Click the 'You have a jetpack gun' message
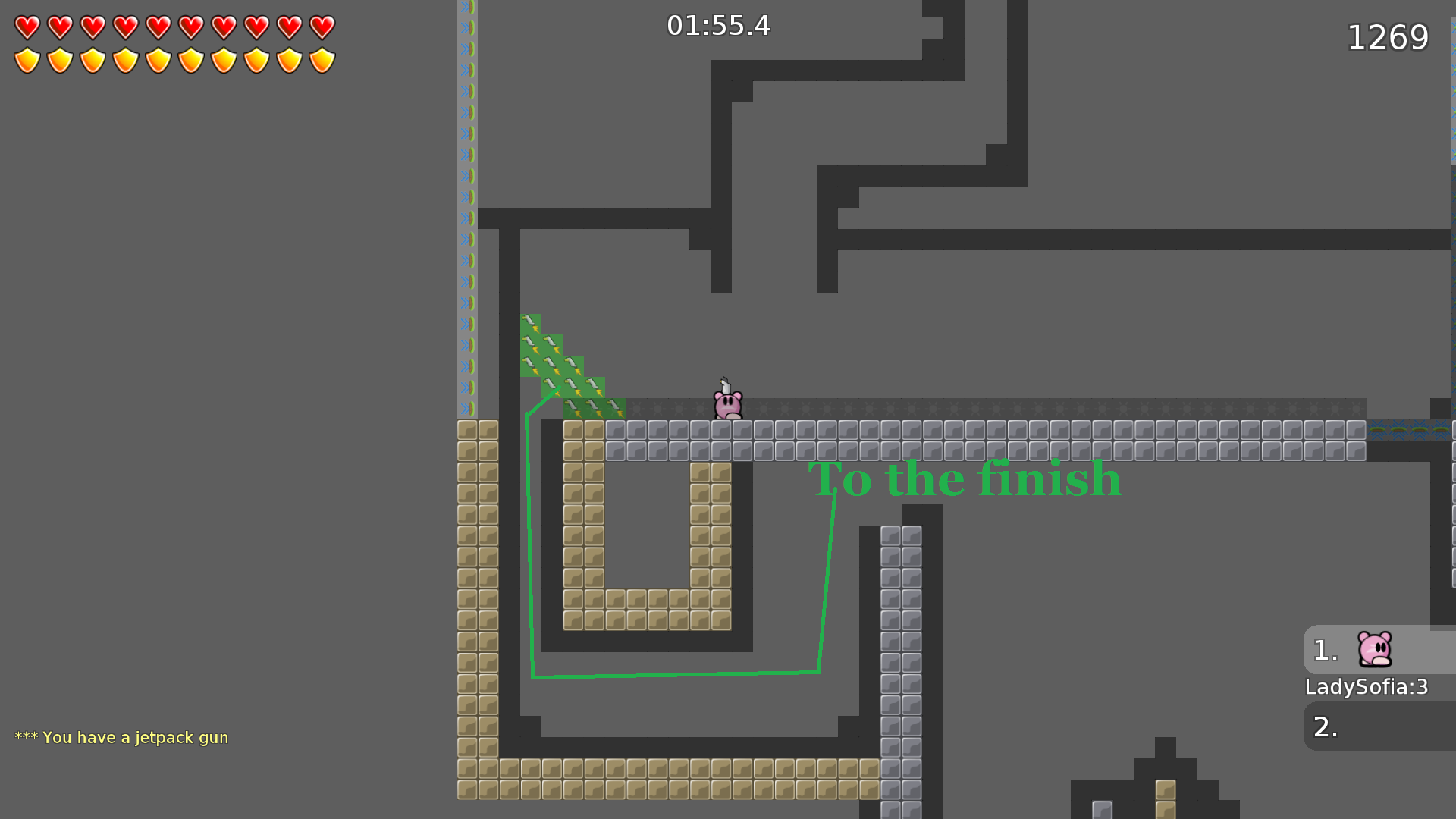 pyautogui.click(x=121, y=736)
